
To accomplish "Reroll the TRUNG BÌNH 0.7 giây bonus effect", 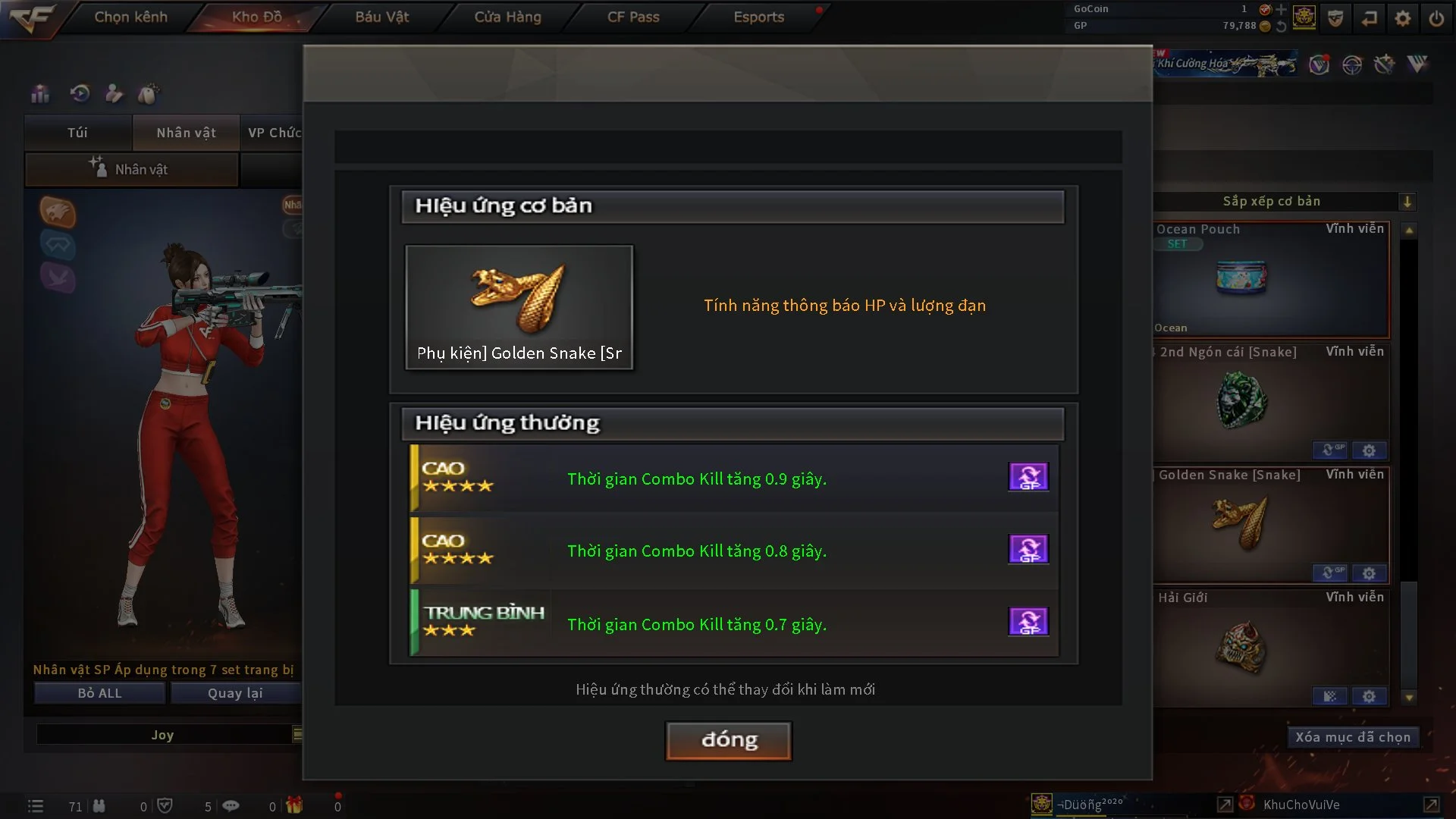I will pos(1028,622).
